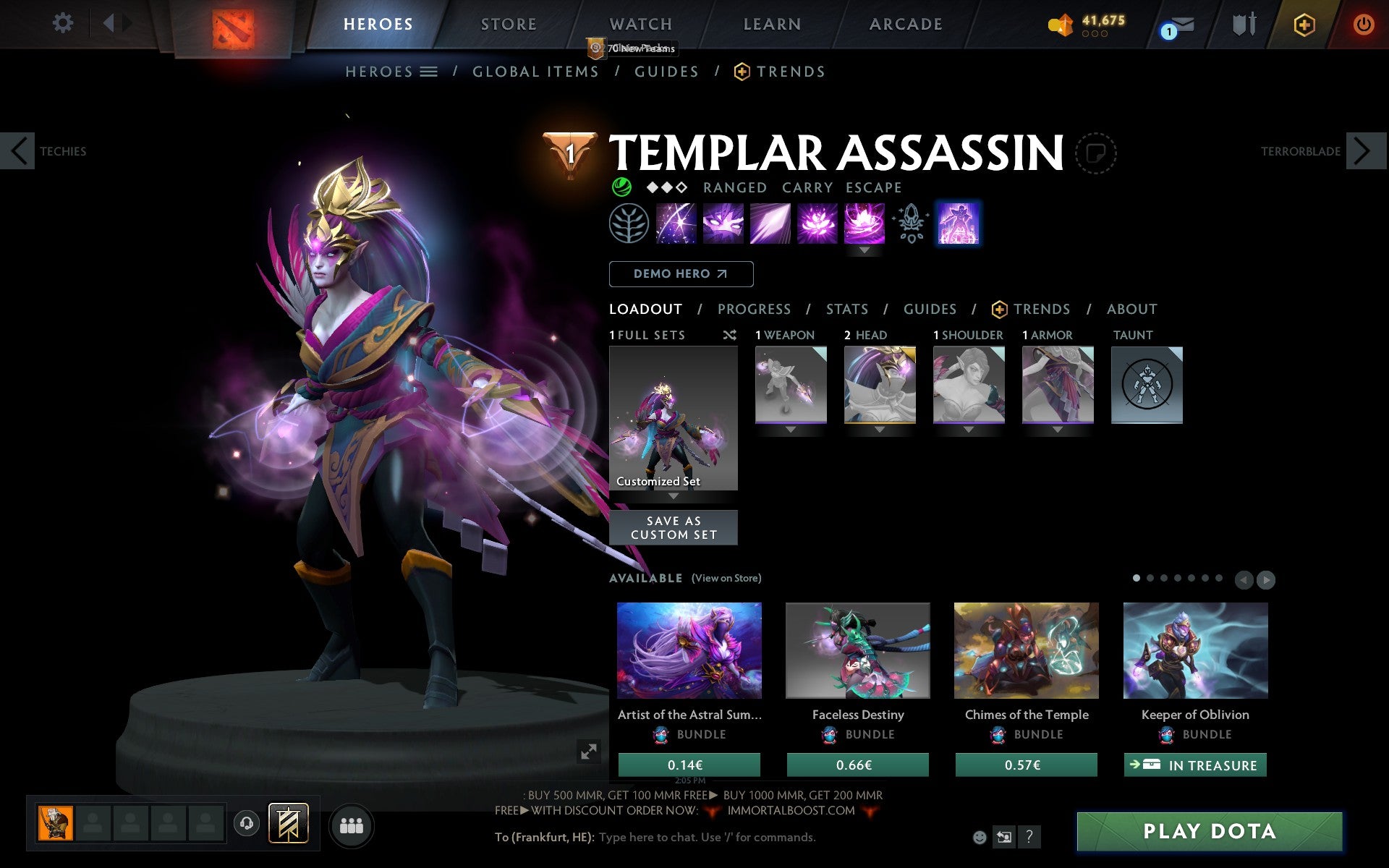This screenshot has height=868, width=1389.
Task: Open the Heroes hamburger menu
Action: click(430, 72)
